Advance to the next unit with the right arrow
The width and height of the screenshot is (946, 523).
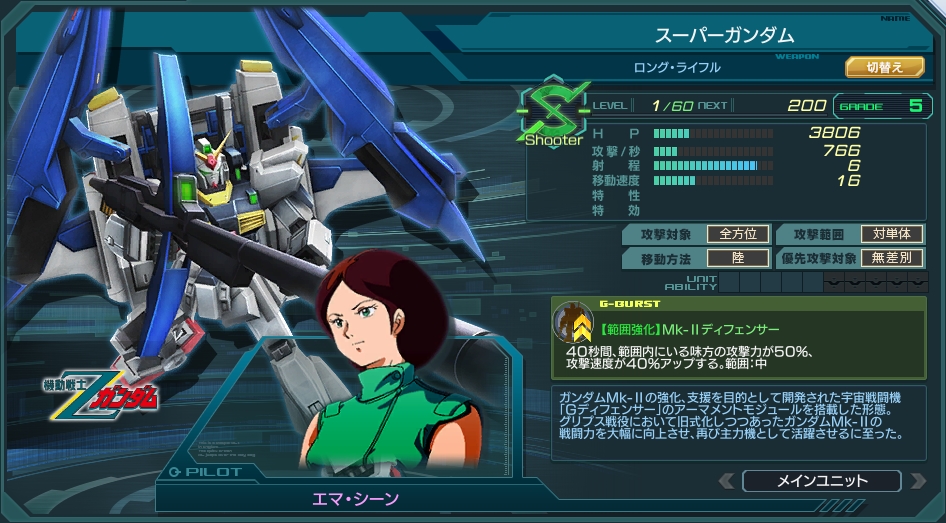[x=917, y=481]
